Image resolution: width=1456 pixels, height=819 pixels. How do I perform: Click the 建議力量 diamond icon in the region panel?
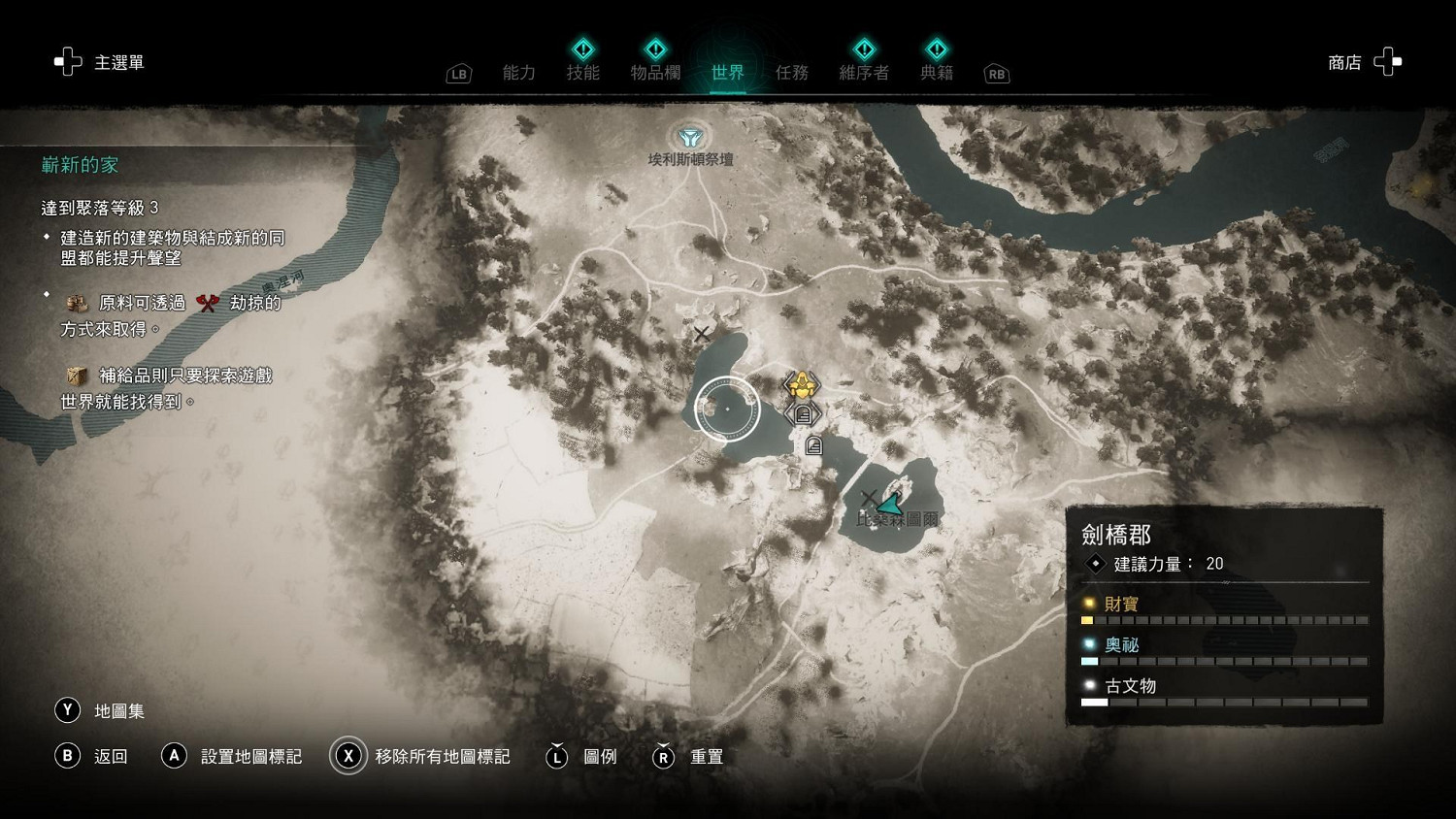pos(1095,564)
